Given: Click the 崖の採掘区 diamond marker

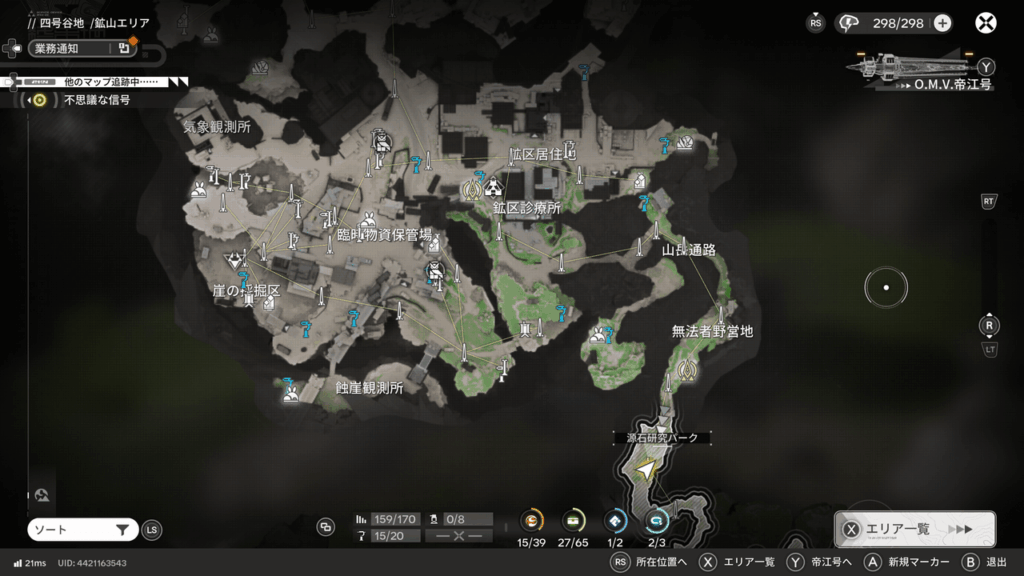Looking at the screenshot, I should coord(236,260).
